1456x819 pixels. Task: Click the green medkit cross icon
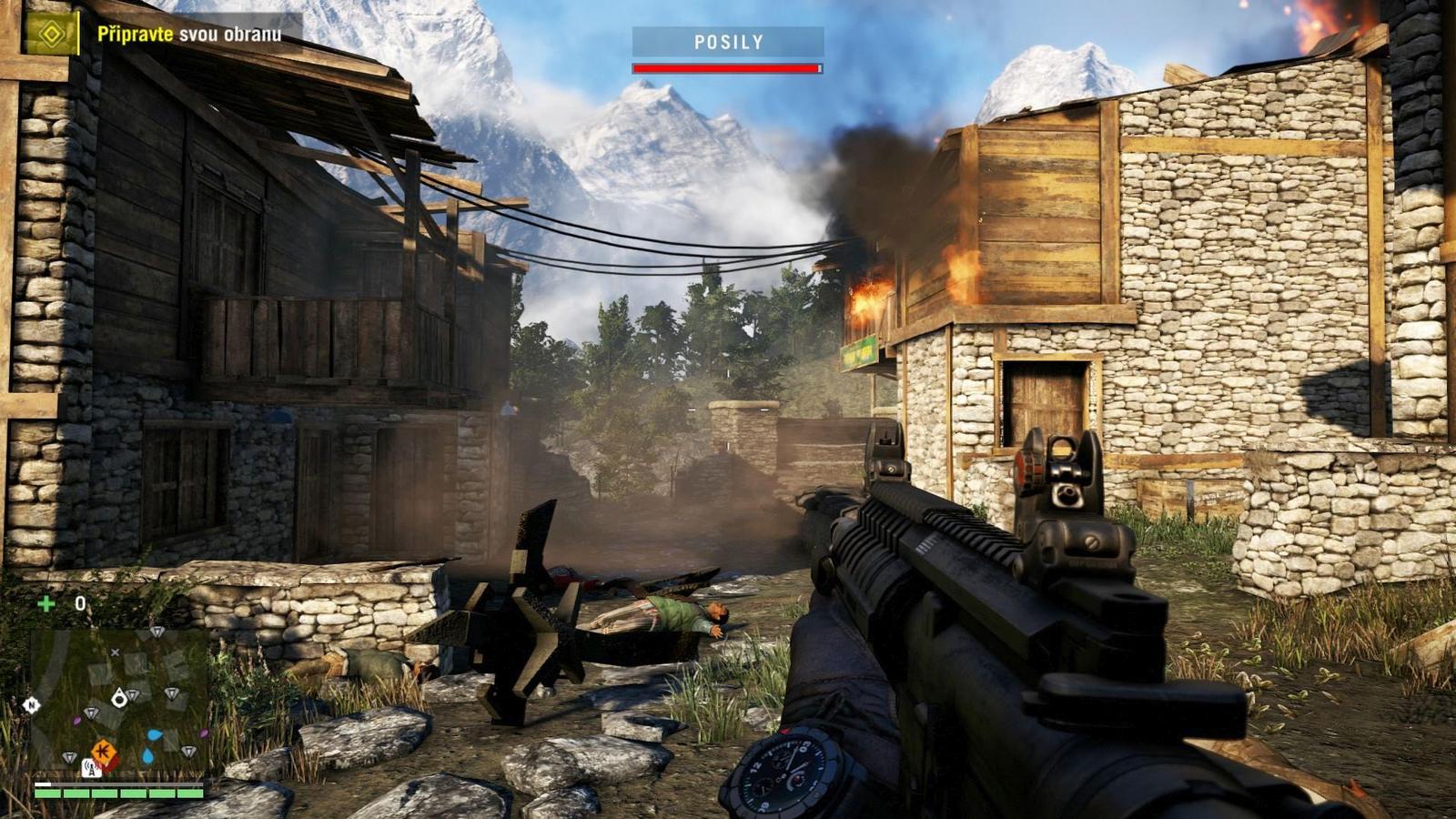tap(45, 602)
